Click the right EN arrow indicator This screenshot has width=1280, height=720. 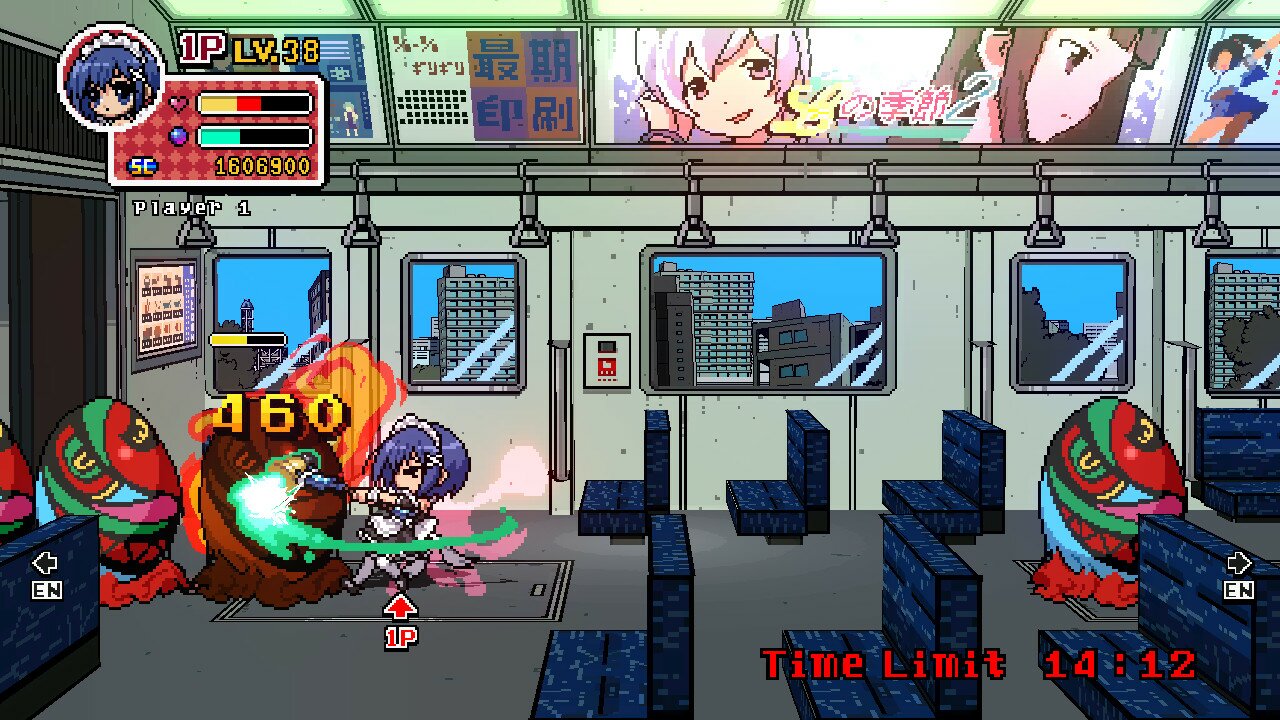(1236, 572)
